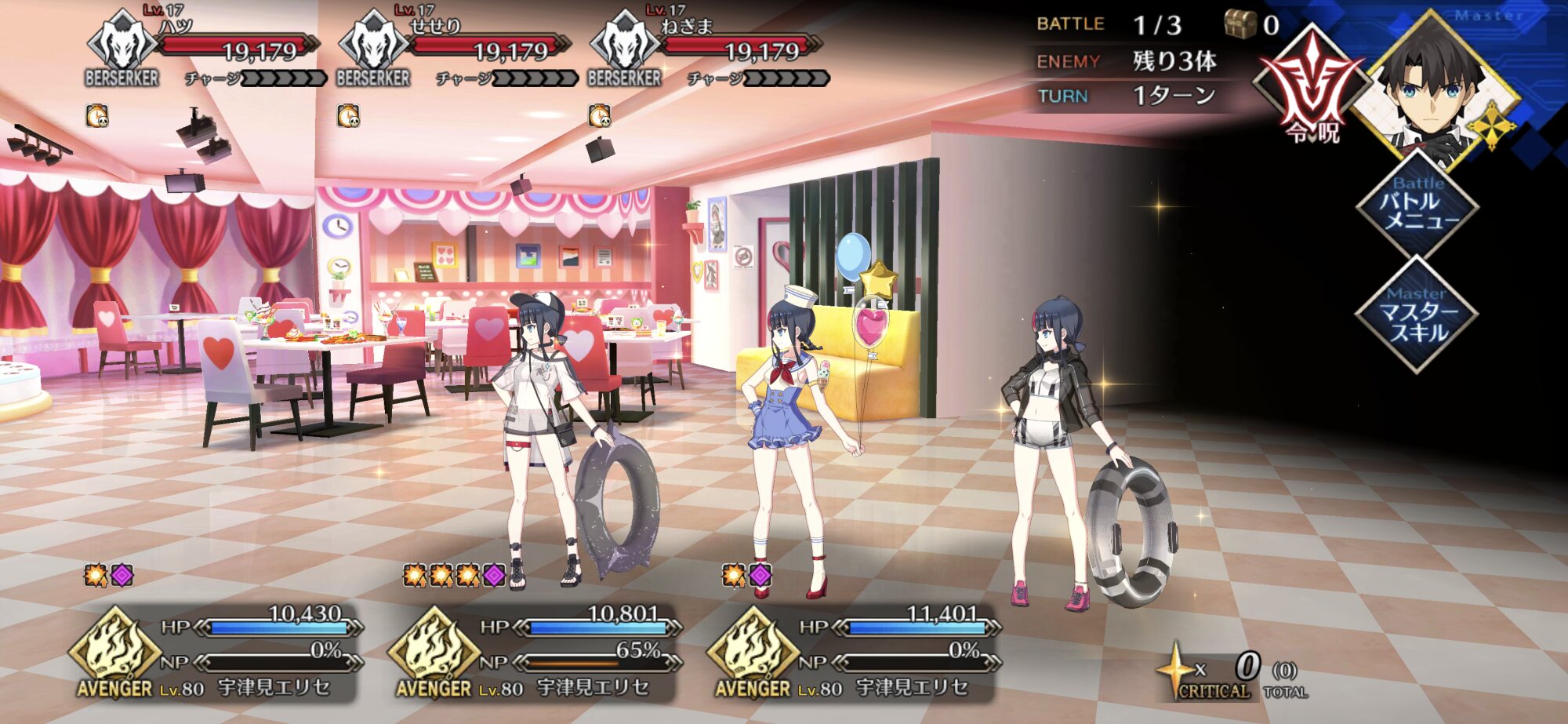Inspect the death-timer debuff icon under ねぎま
The height and width of the screenshot is (724, 1568).
600,116
